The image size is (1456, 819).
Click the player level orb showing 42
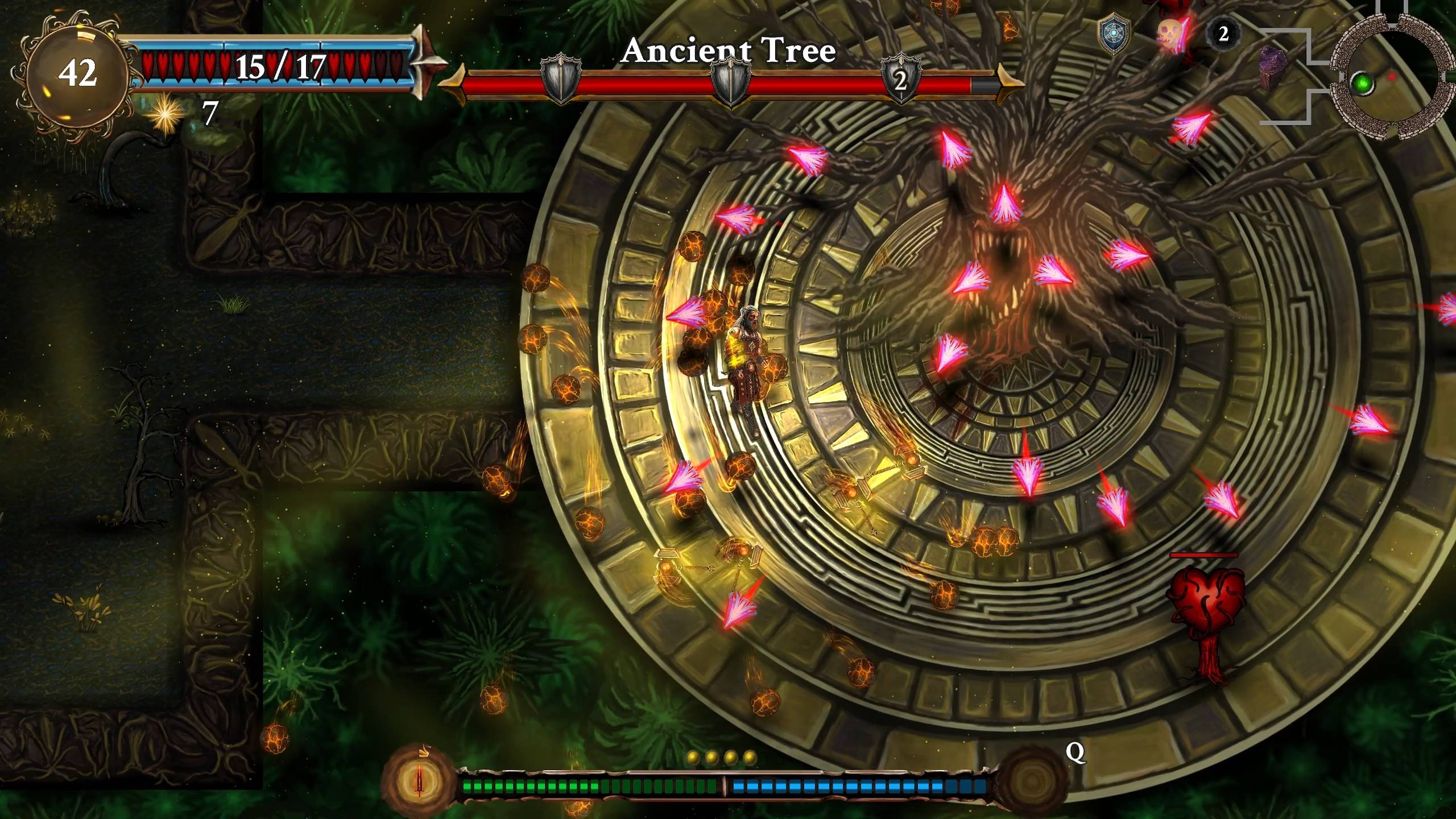pyautogui.click(x=77, y=73)
